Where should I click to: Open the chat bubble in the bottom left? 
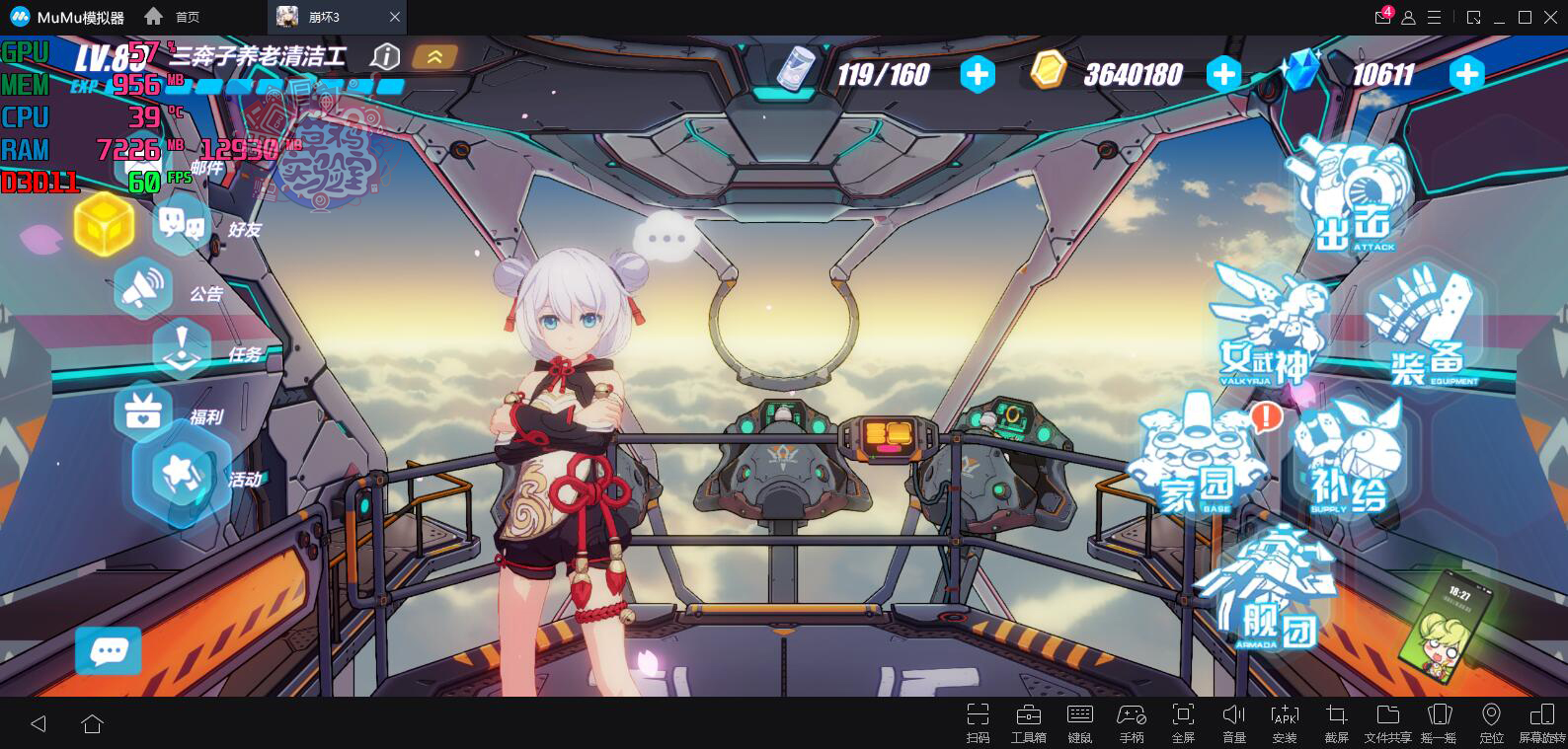point(108,651)
